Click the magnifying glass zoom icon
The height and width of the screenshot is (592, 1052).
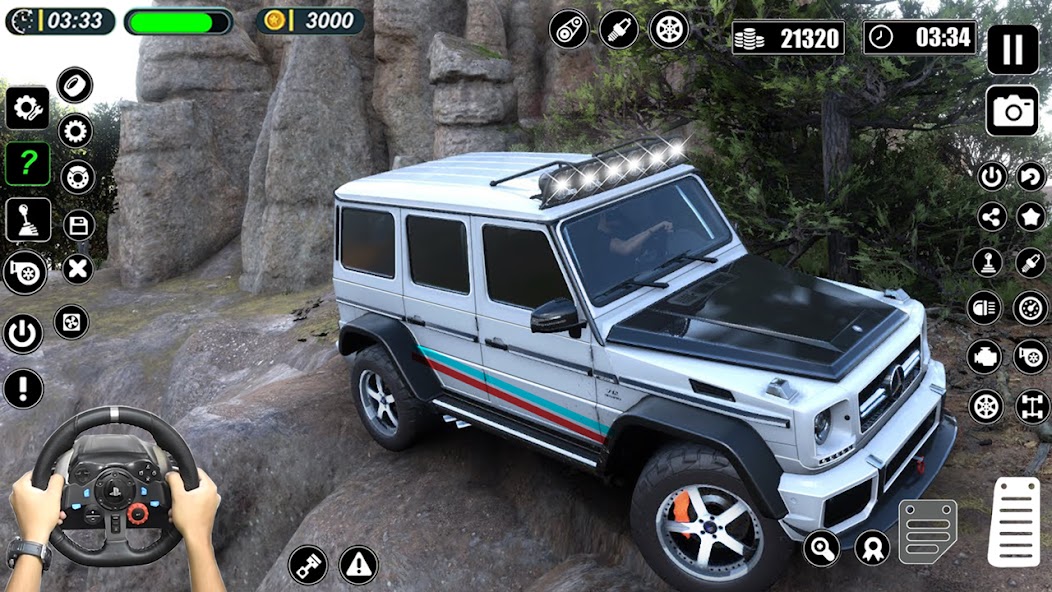(x=821, y=548)
